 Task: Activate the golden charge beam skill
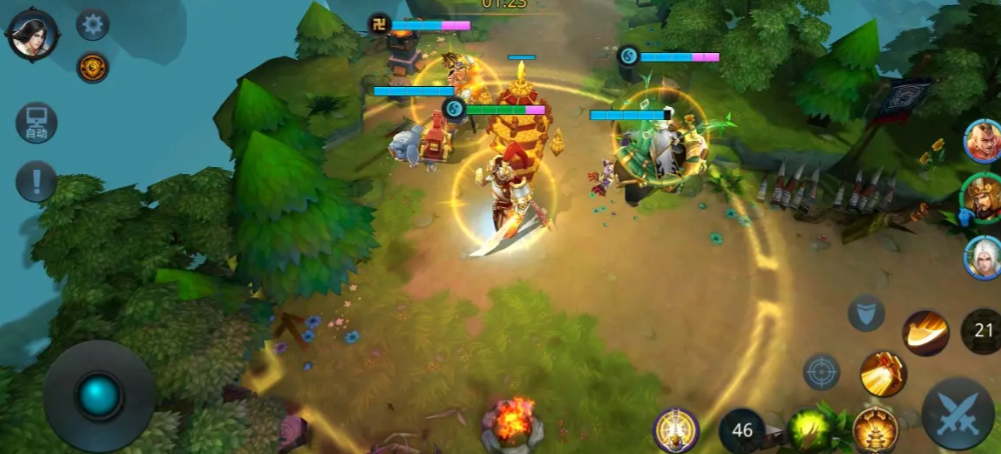click(x=883, y=374)
